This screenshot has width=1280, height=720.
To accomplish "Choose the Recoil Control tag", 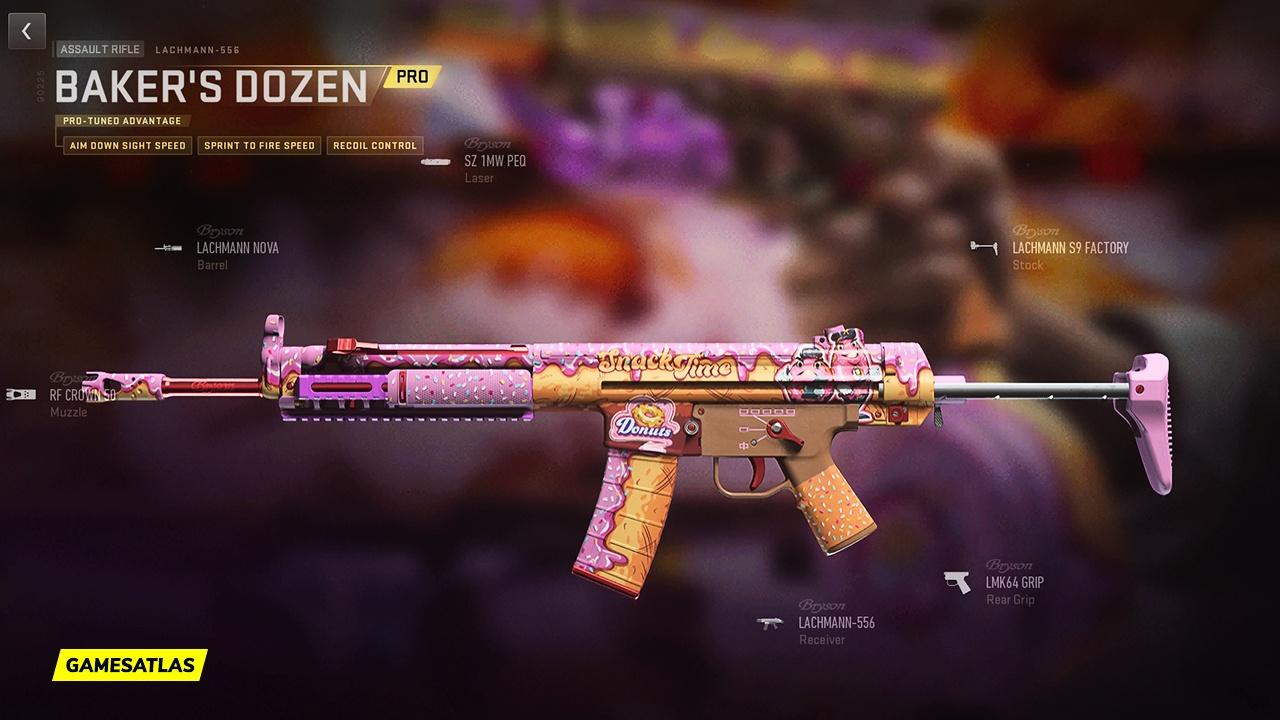I will click(374, 146).
